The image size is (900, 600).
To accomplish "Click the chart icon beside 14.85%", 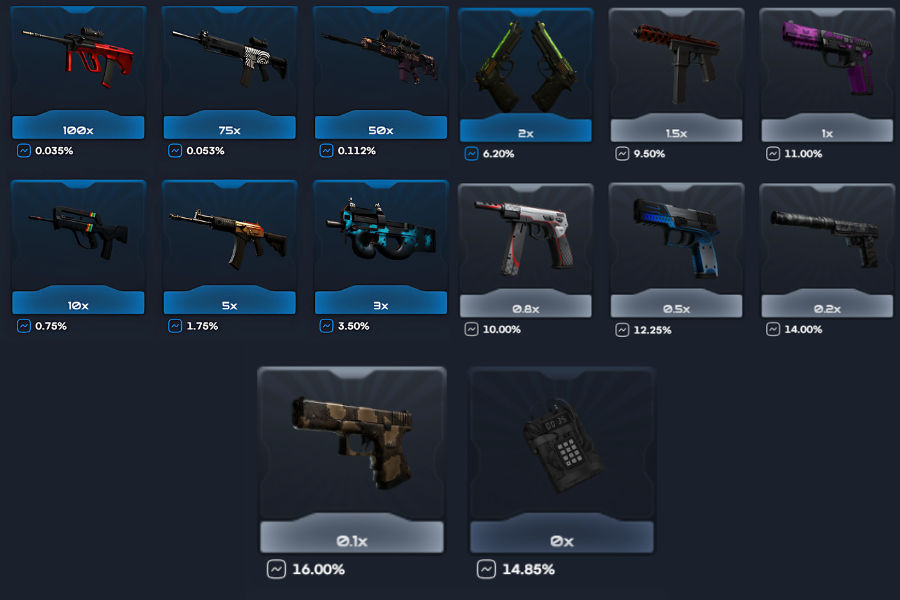I will coord(485,569).
